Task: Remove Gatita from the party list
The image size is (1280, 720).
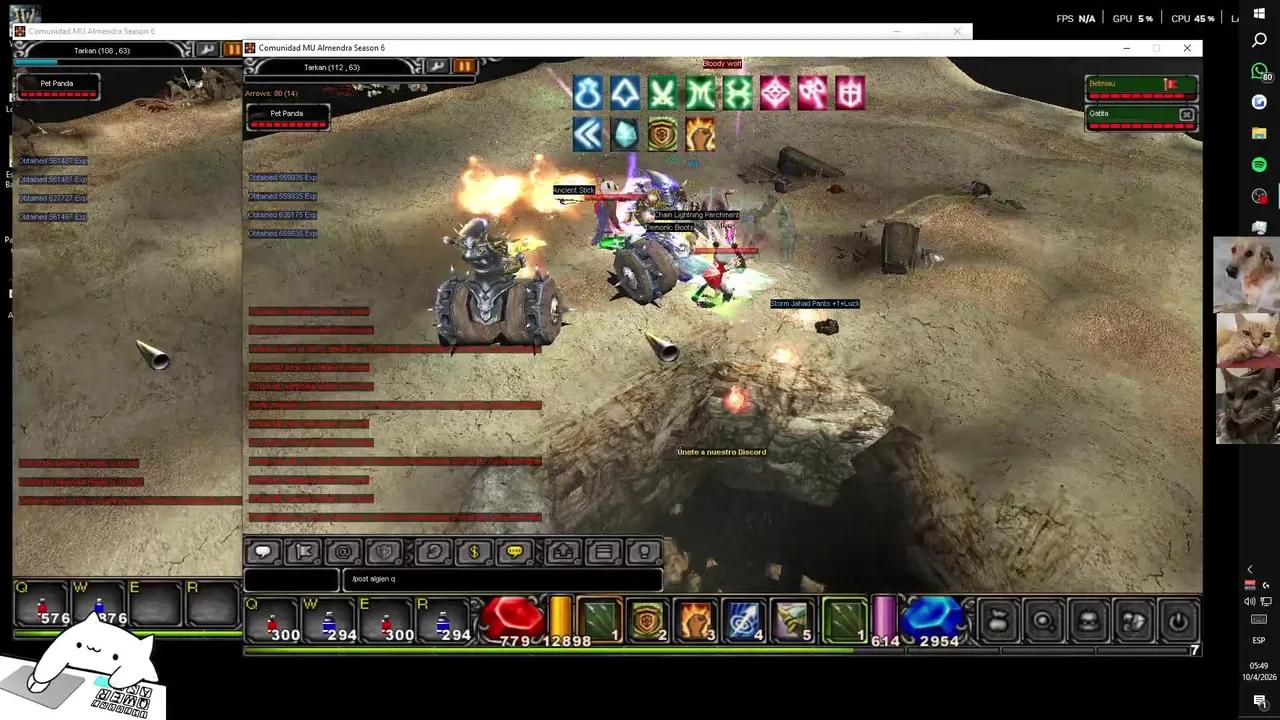Action: [1186, 114]
